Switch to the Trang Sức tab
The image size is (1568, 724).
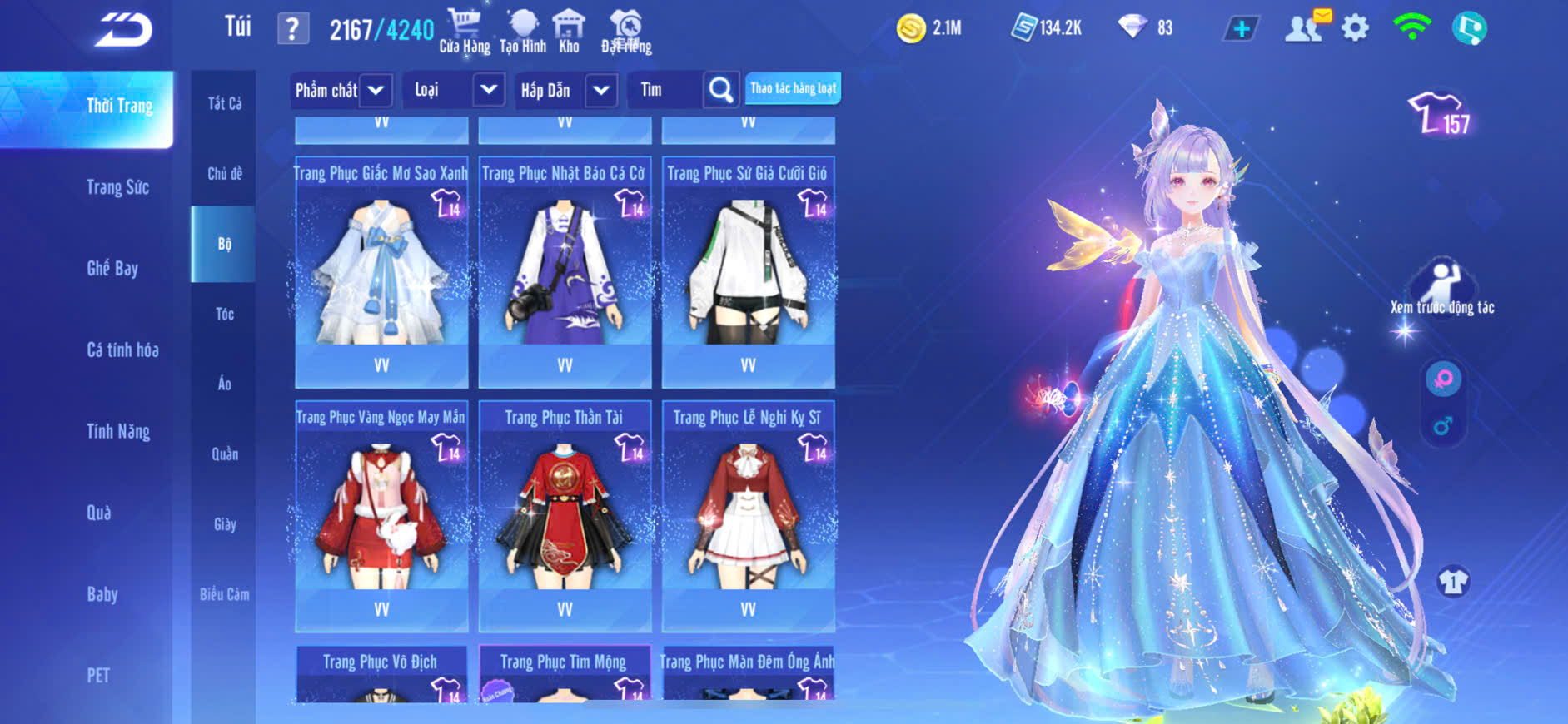(117, 187)
